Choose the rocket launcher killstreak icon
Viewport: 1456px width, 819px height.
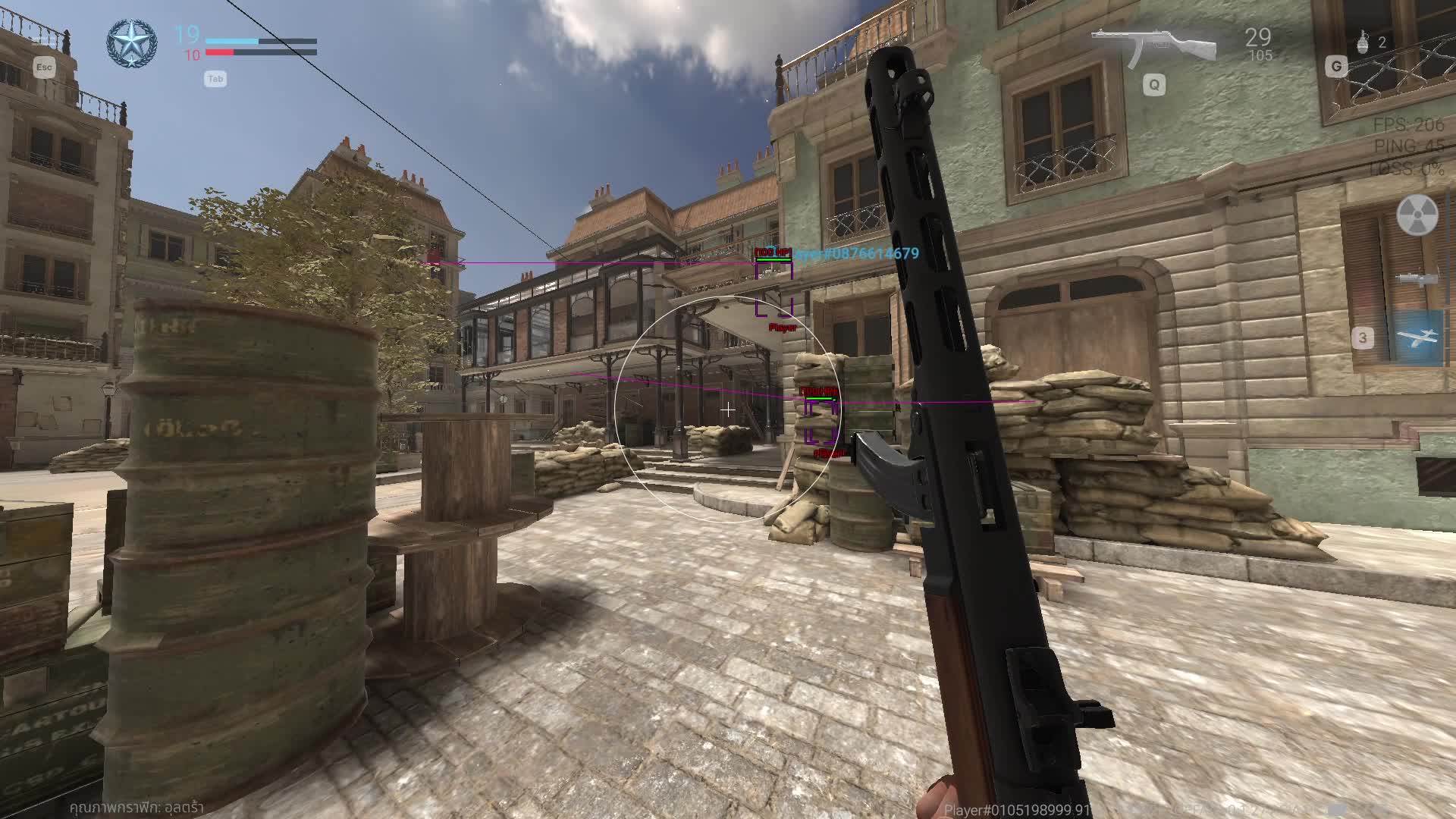(x=1417, y=278)
